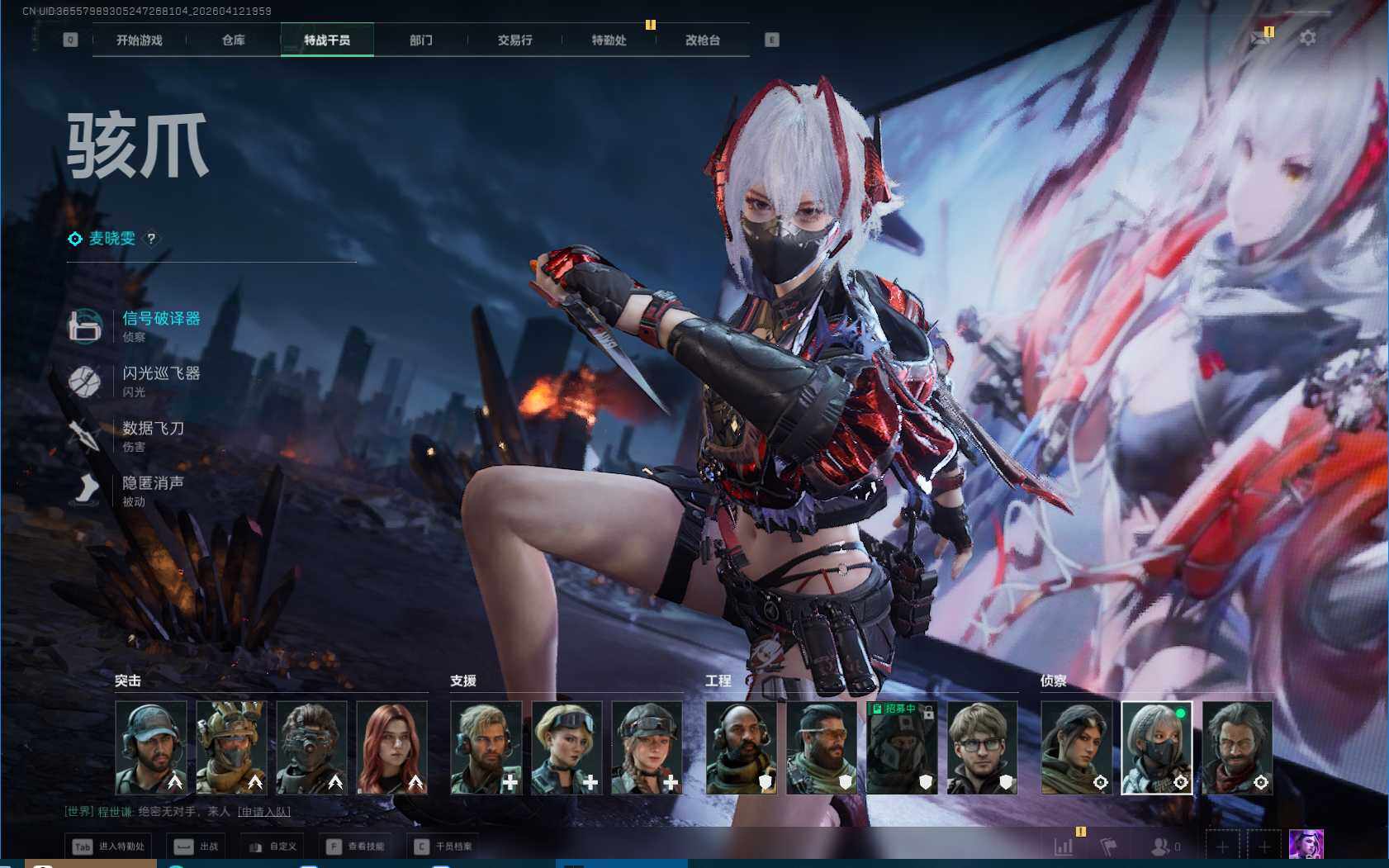This screenshot has height=868, width=1389.
Task: Open the player avatar in the corner
Action: pos(1306,846)
